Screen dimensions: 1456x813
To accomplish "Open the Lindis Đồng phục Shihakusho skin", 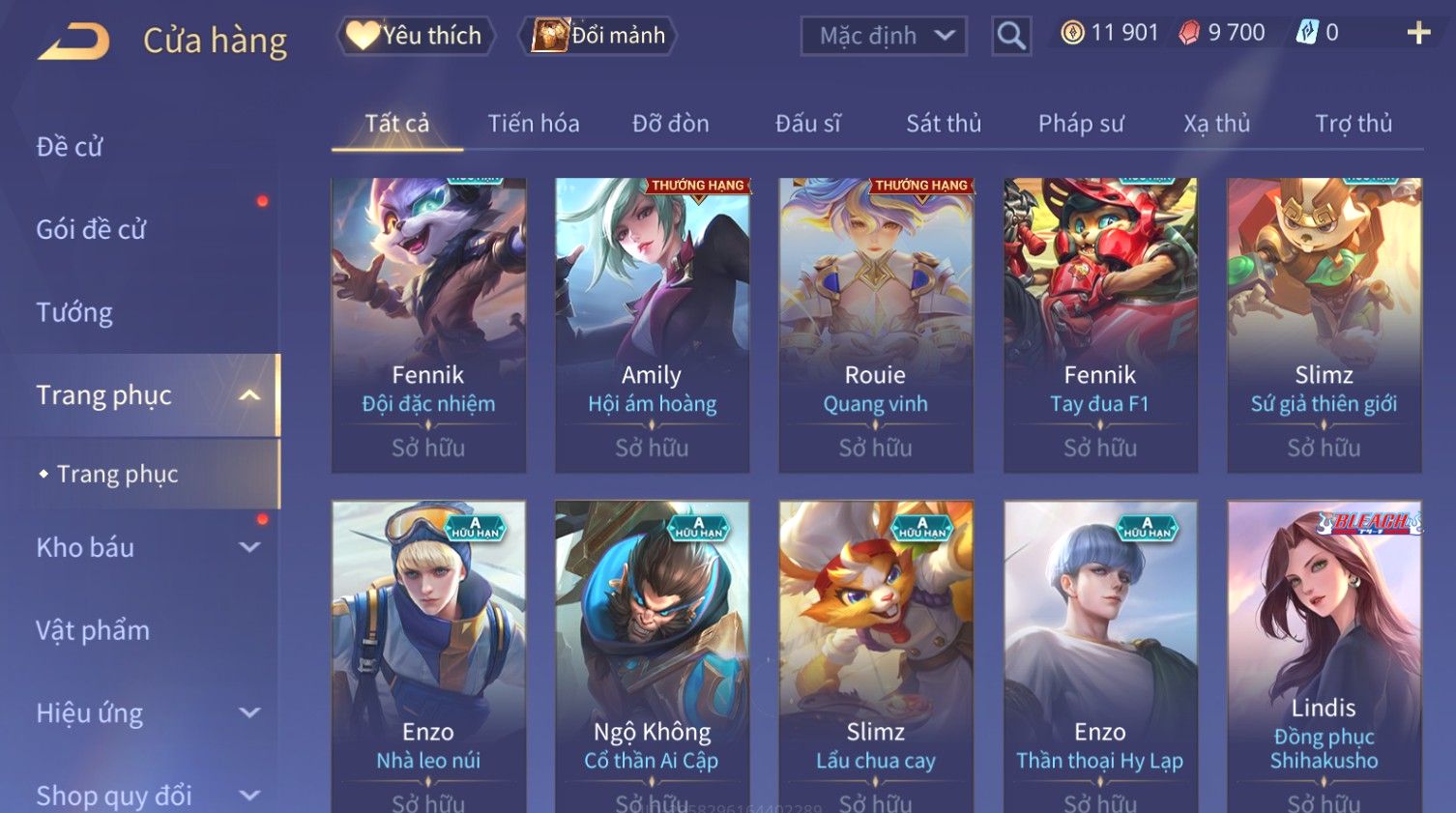I will [1324, 655].
